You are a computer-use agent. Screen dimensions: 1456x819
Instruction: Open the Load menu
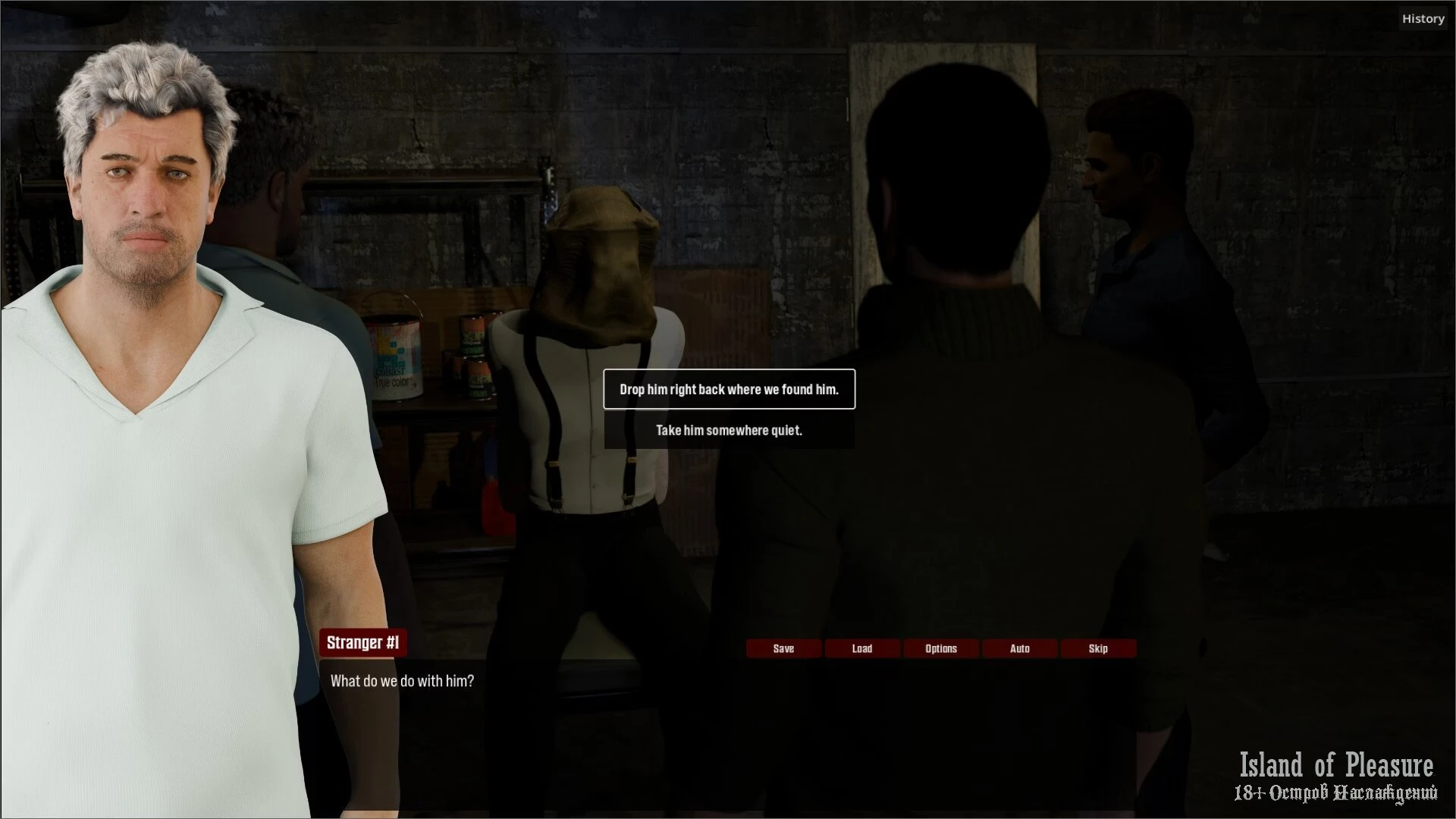click(x=862, y=648)
